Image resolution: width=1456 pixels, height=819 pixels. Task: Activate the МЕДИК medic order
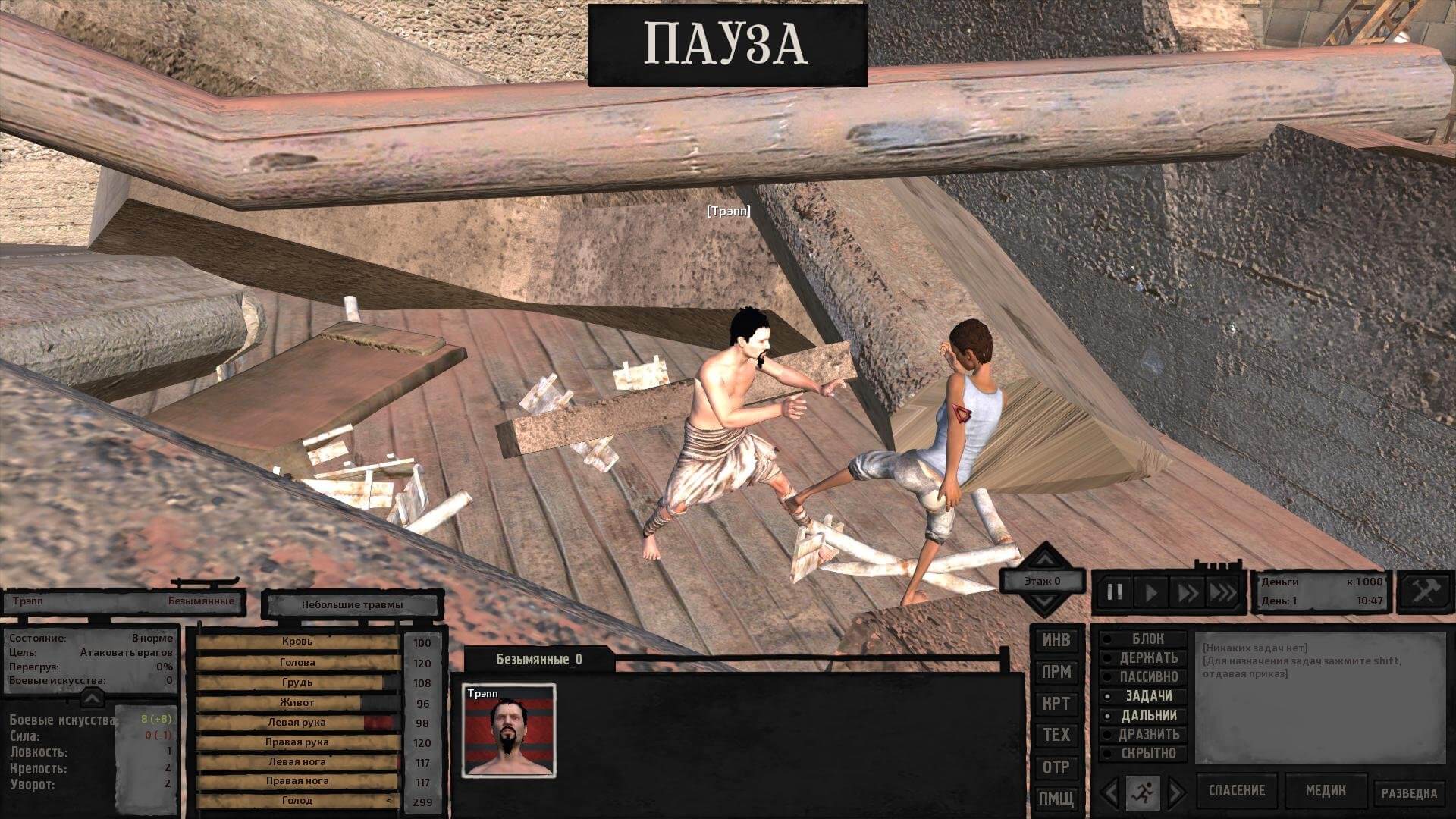(1326, 791)
